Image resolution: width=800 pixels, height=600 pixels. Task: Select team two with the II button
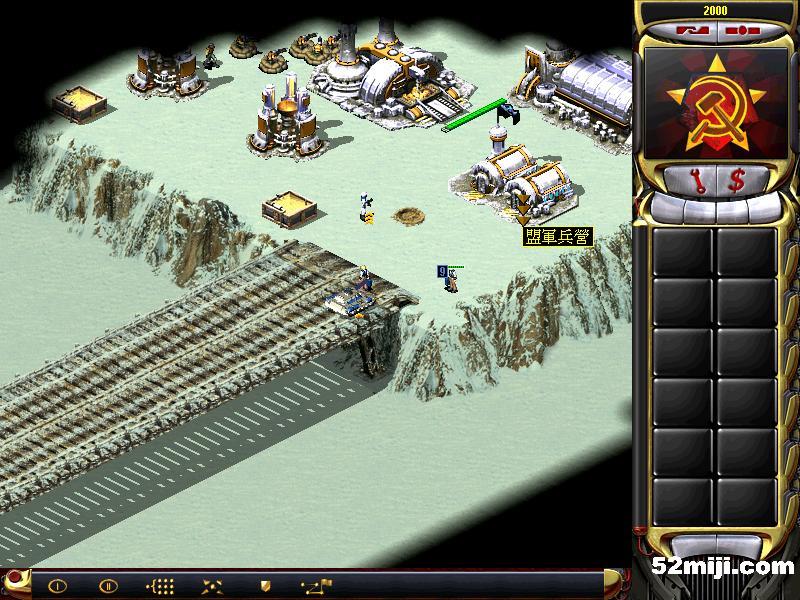click(x=108, y=586)
